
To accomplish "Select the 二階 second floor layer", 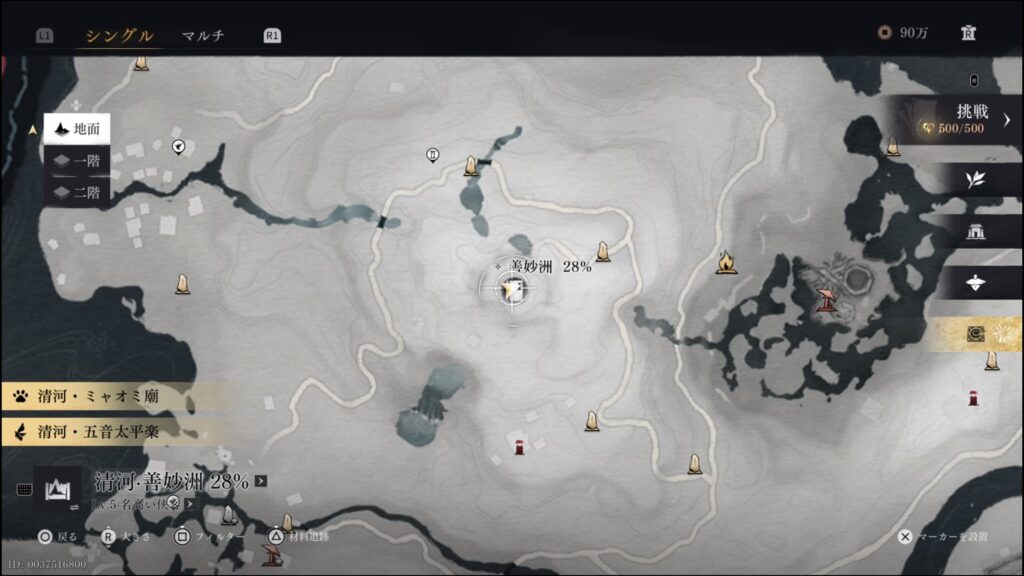I will [76, 192].
